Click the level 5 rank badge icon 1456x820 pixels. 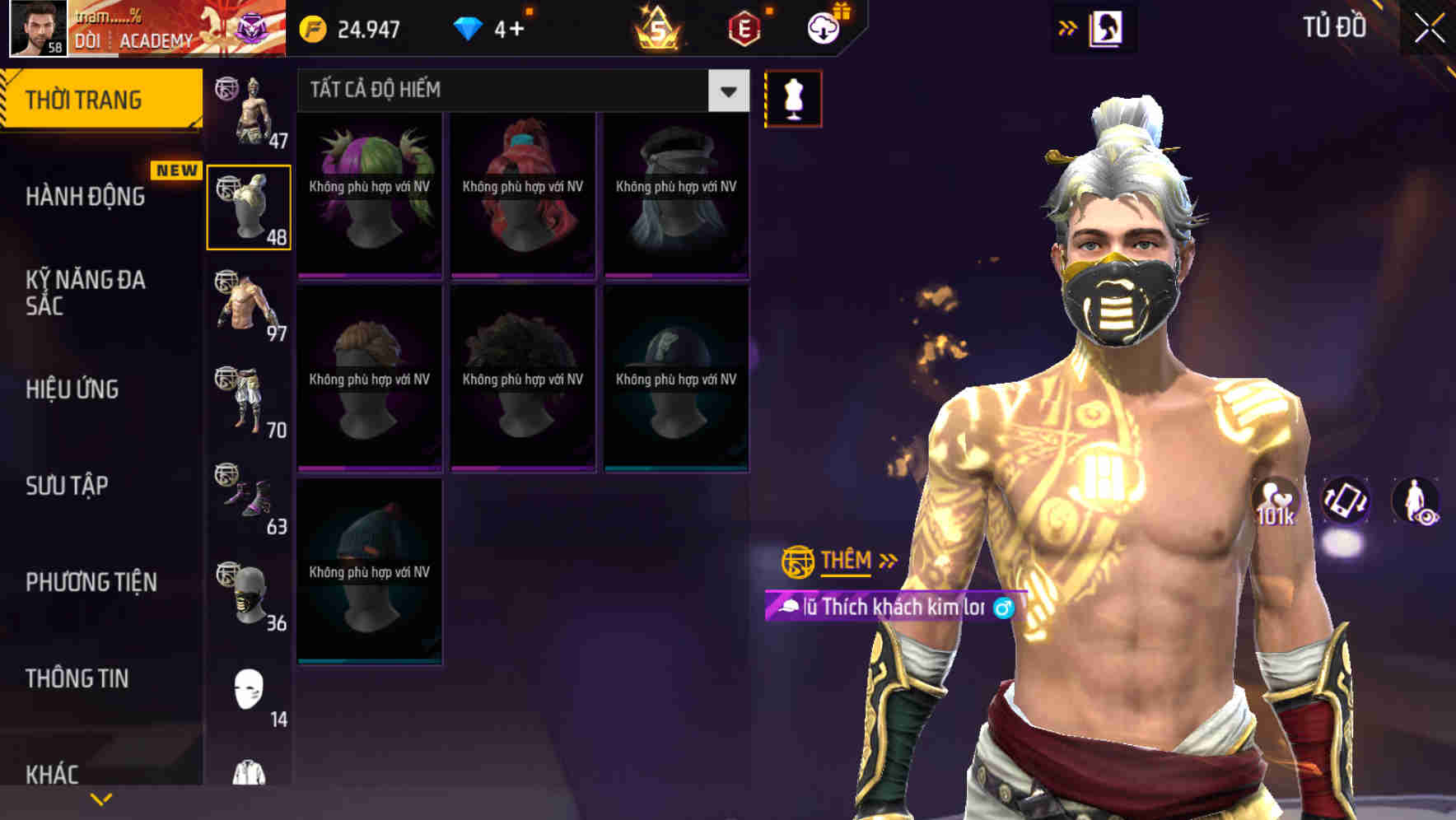click(656, 27)
